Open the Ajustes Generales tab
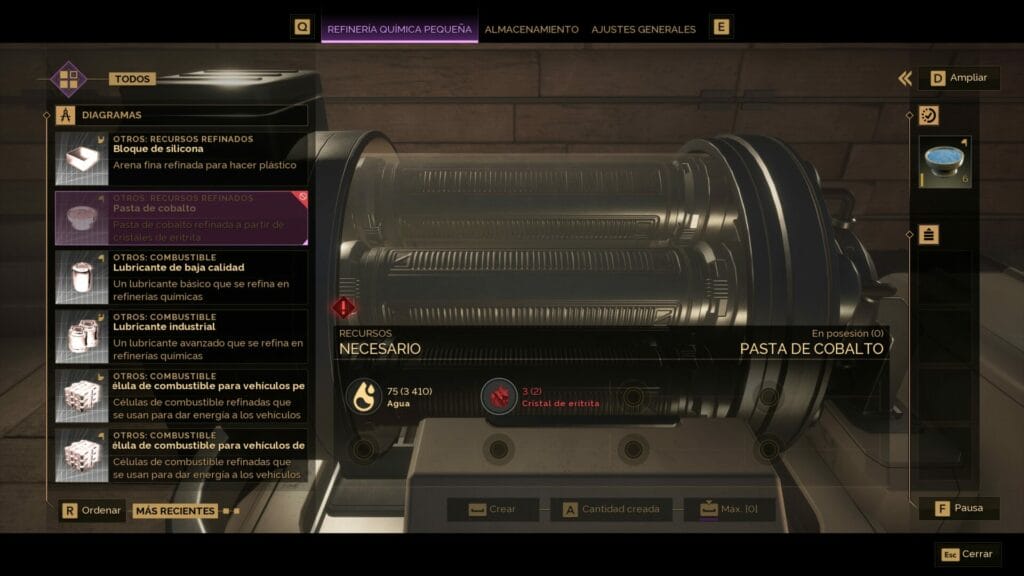1024x576 pixels. click(x=643, y=29)
